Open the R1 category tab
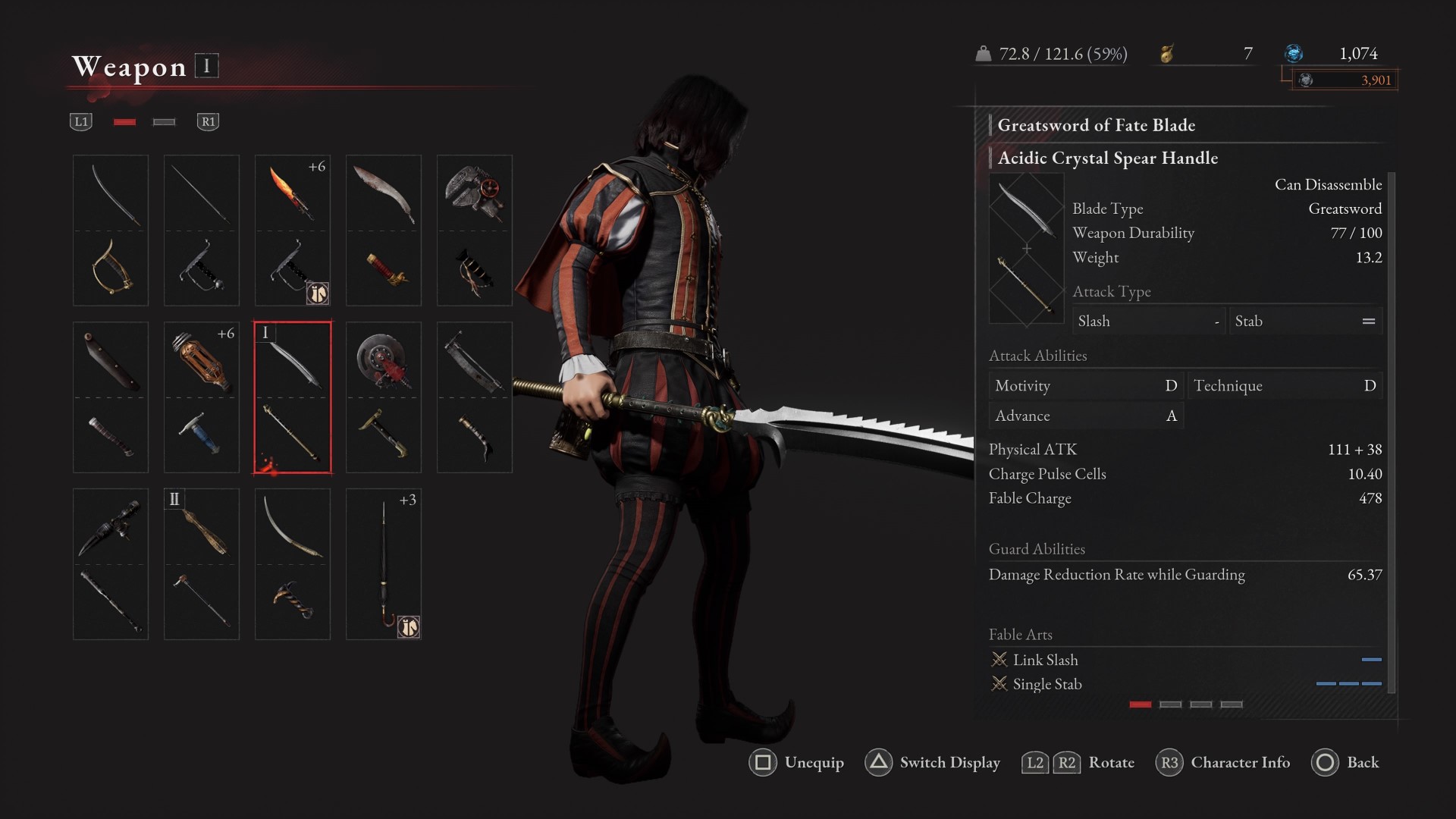Viewport: 1456px width, 819px height. [x=209, y=121]
